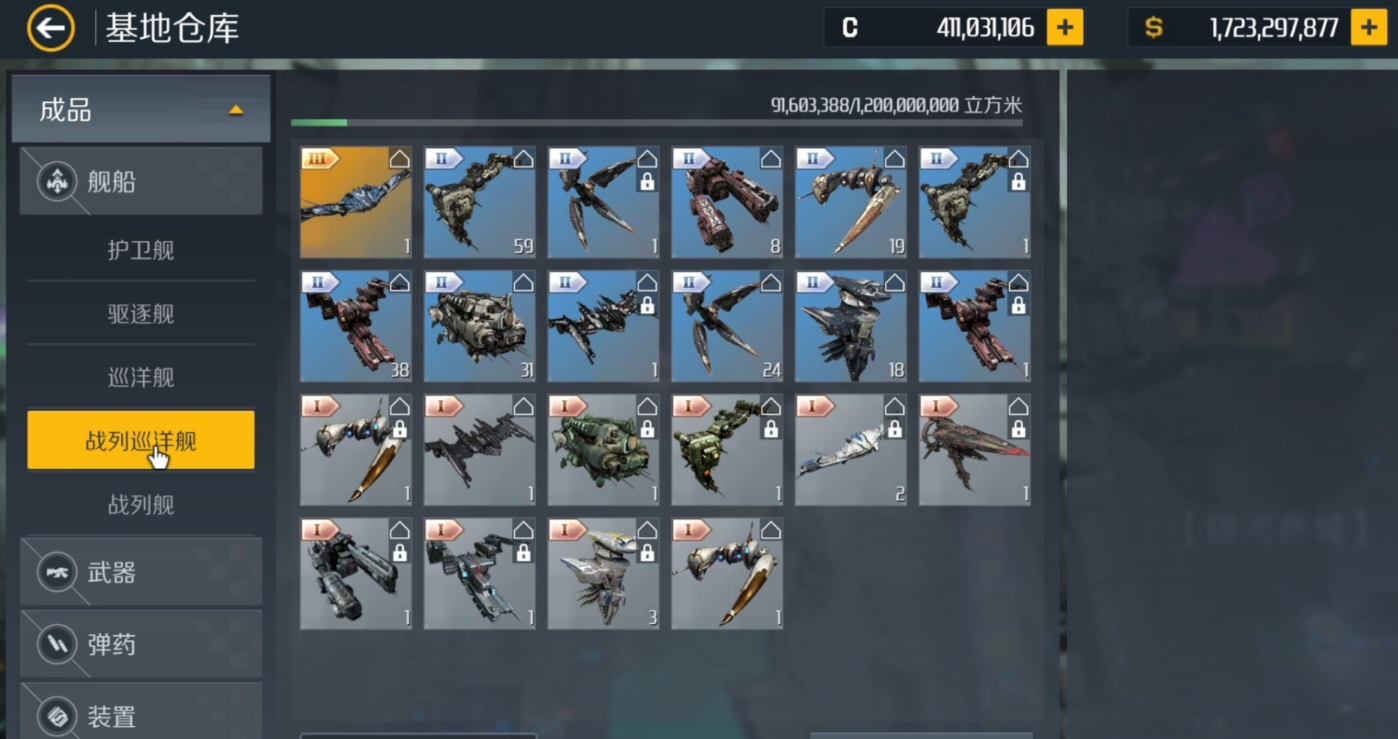Viewport: 1398px width, 739px height.
Task: Choose the highlighted 战列巡洋舰 subcategory
Action: point(141,440)
